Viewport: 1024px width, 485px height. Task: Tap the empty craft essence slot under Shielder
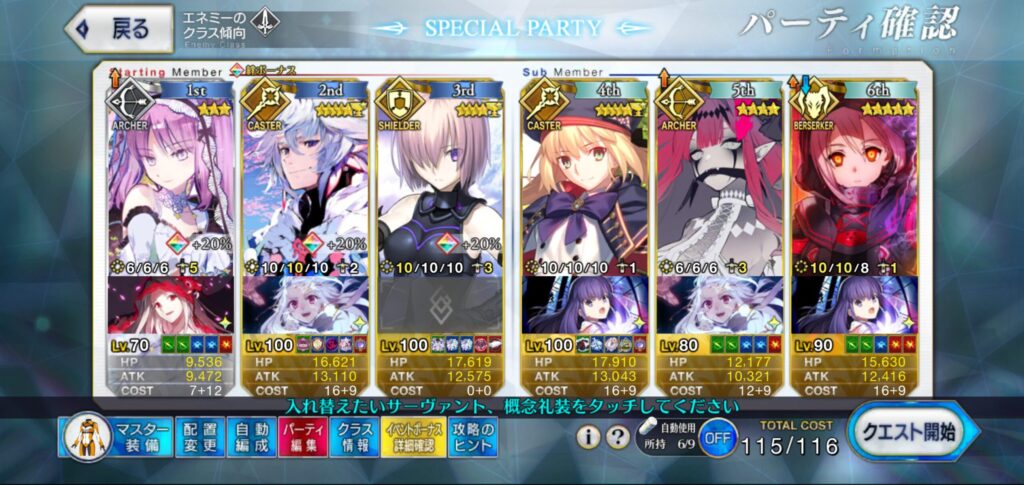point(437,304)
